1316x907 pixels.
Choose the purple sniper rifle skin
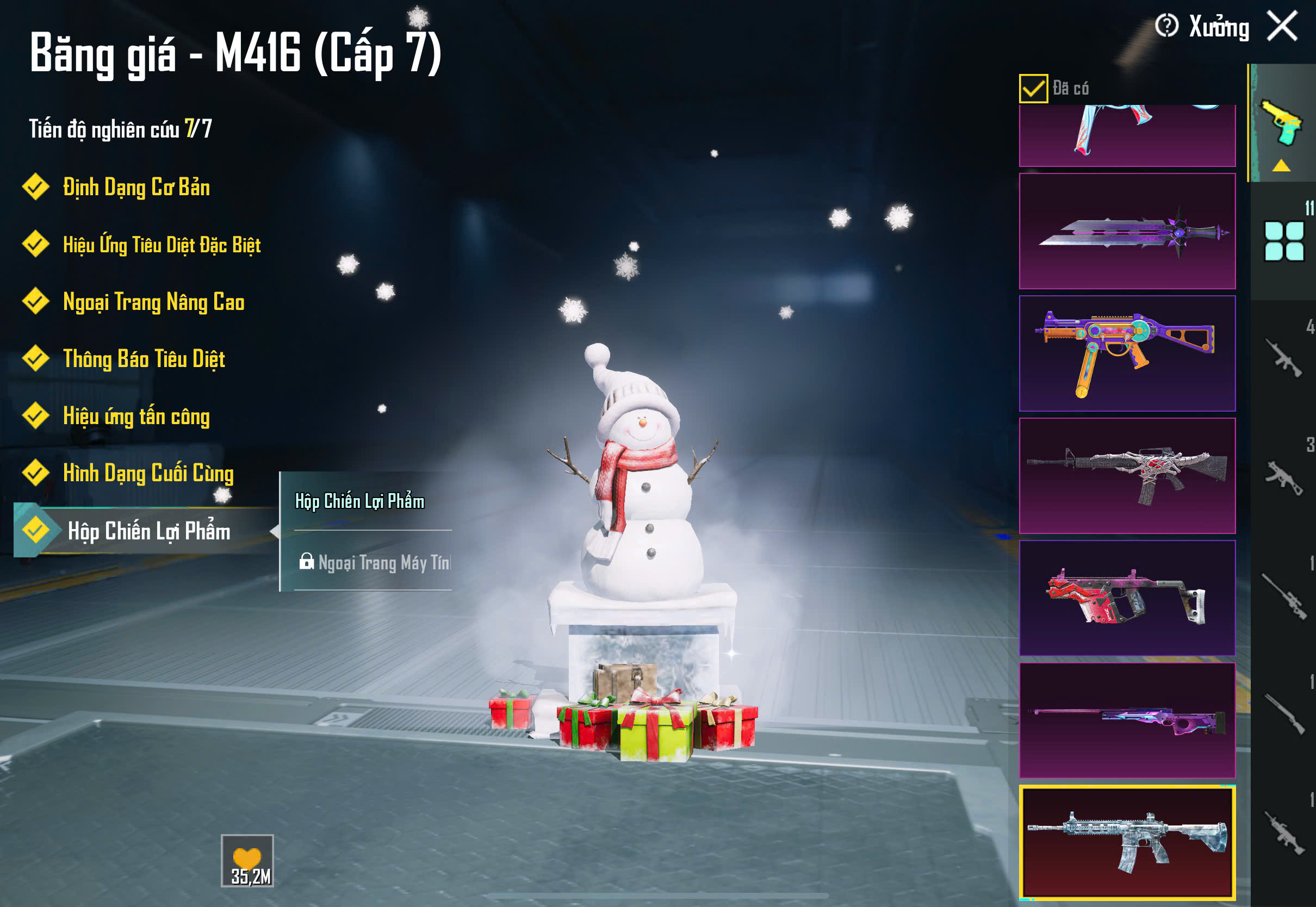(x=1127, y=720)
